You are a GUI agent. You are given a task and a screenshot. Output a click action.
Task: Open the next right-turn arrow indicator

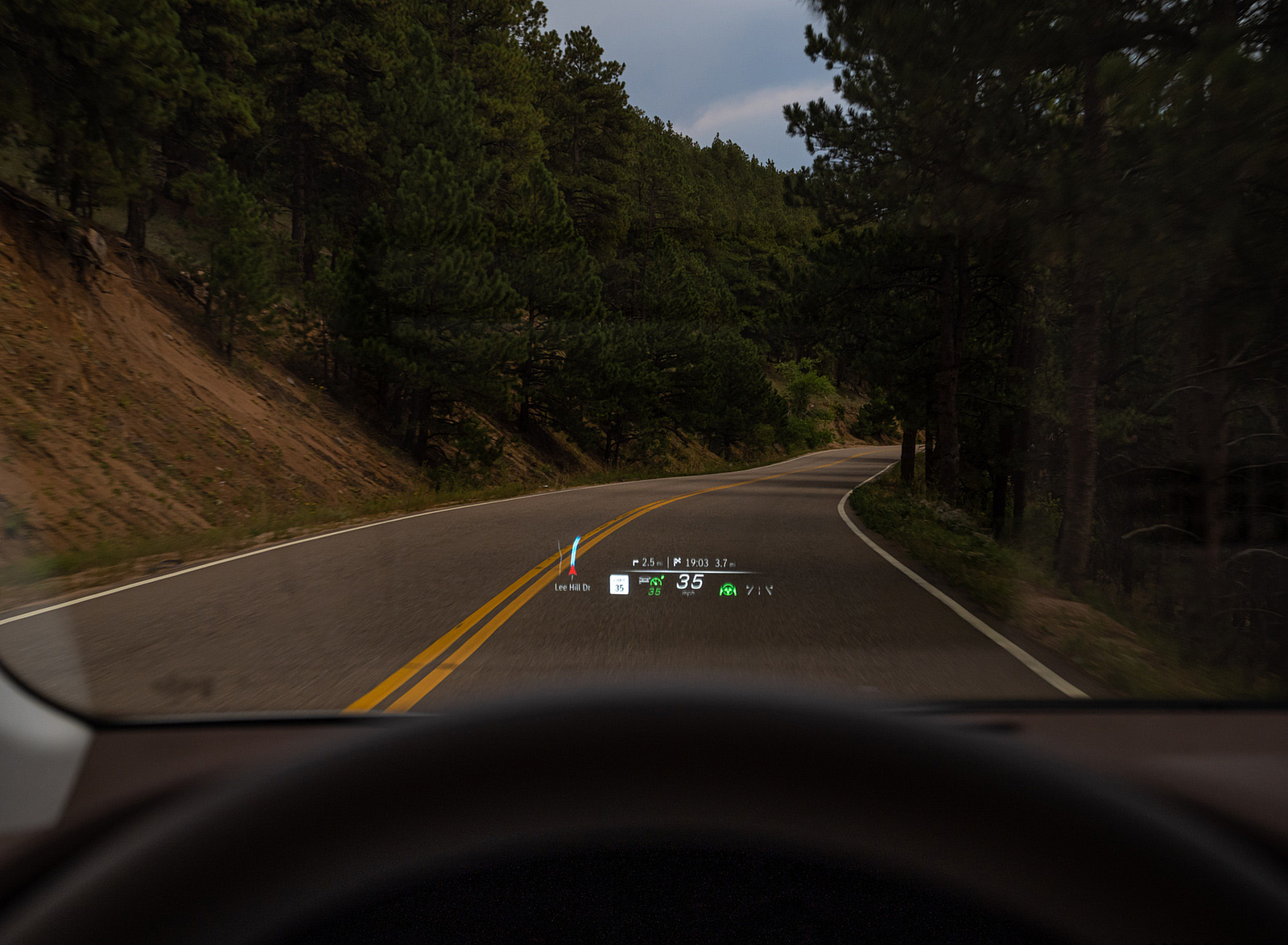click(636, 563)
